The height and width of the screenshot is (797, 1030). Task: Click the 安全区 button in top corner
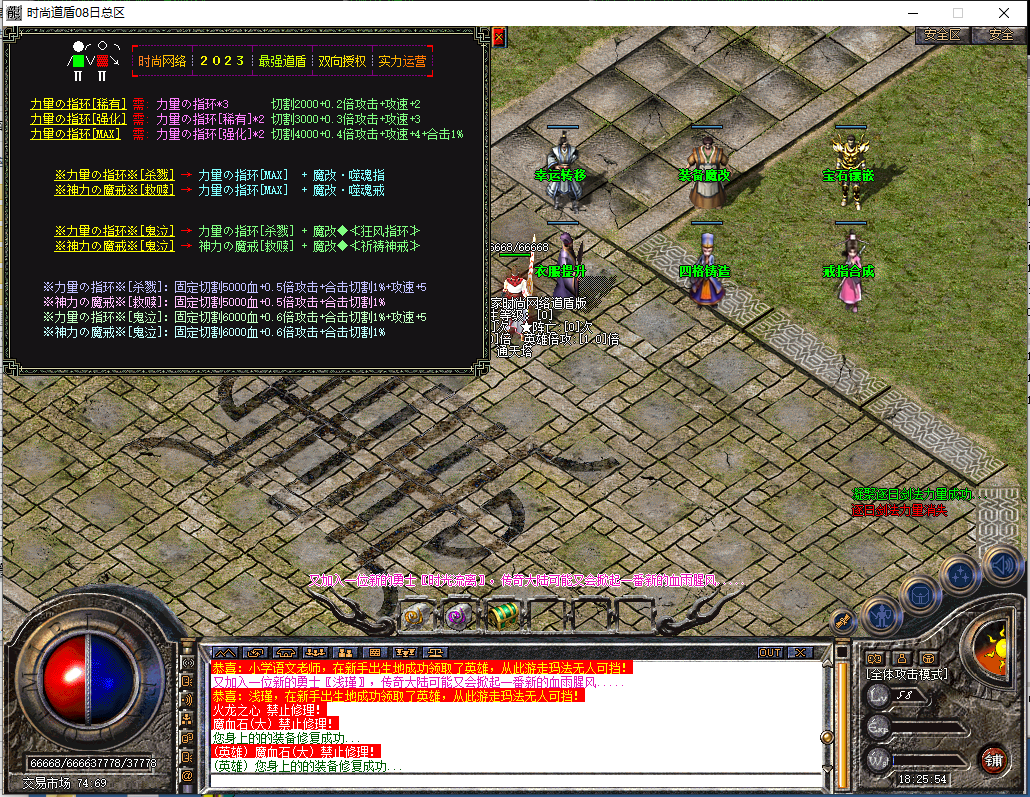[941, 34]
